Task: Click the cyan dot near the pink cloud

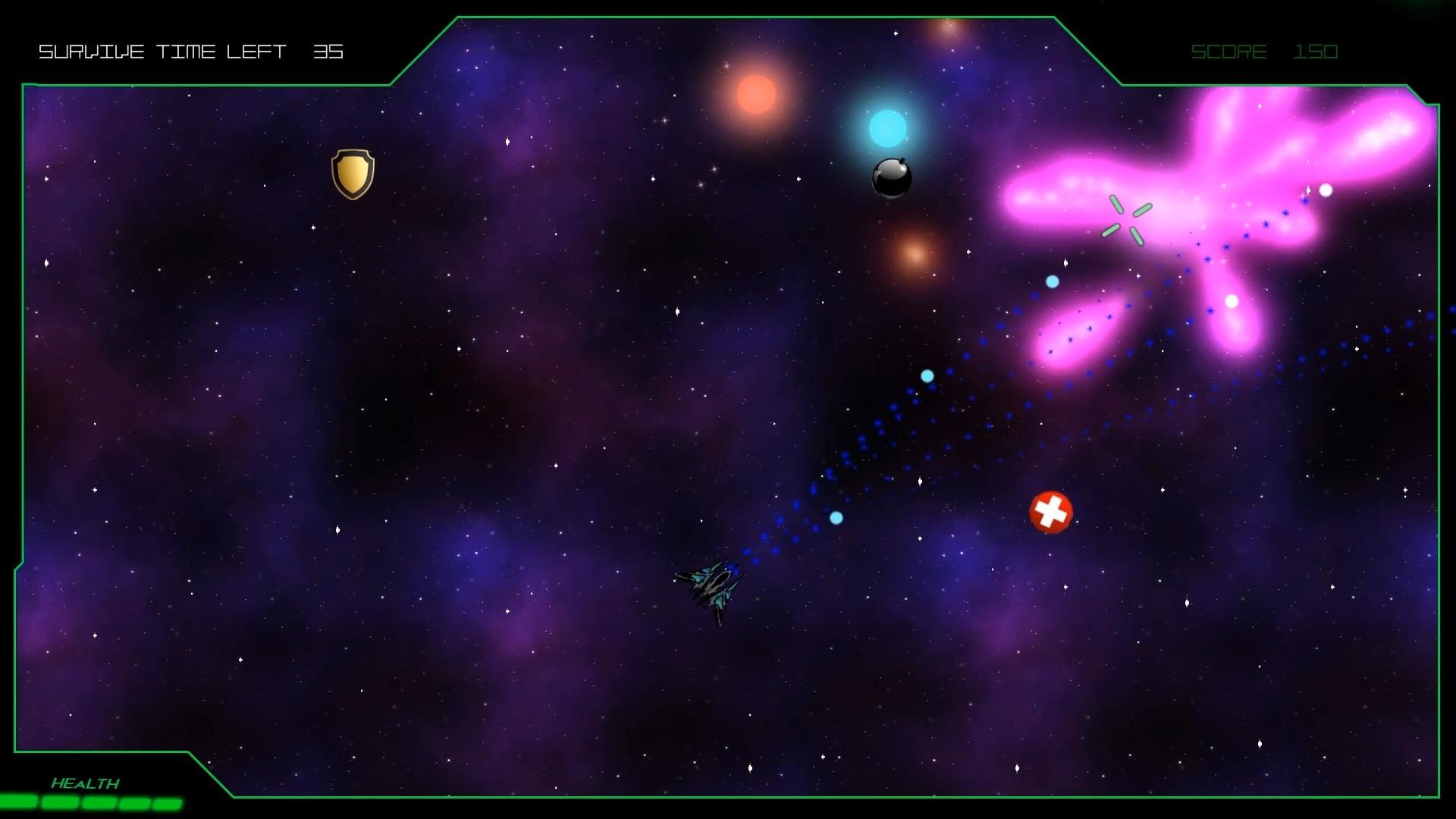Action: [x=1050, y=281]
